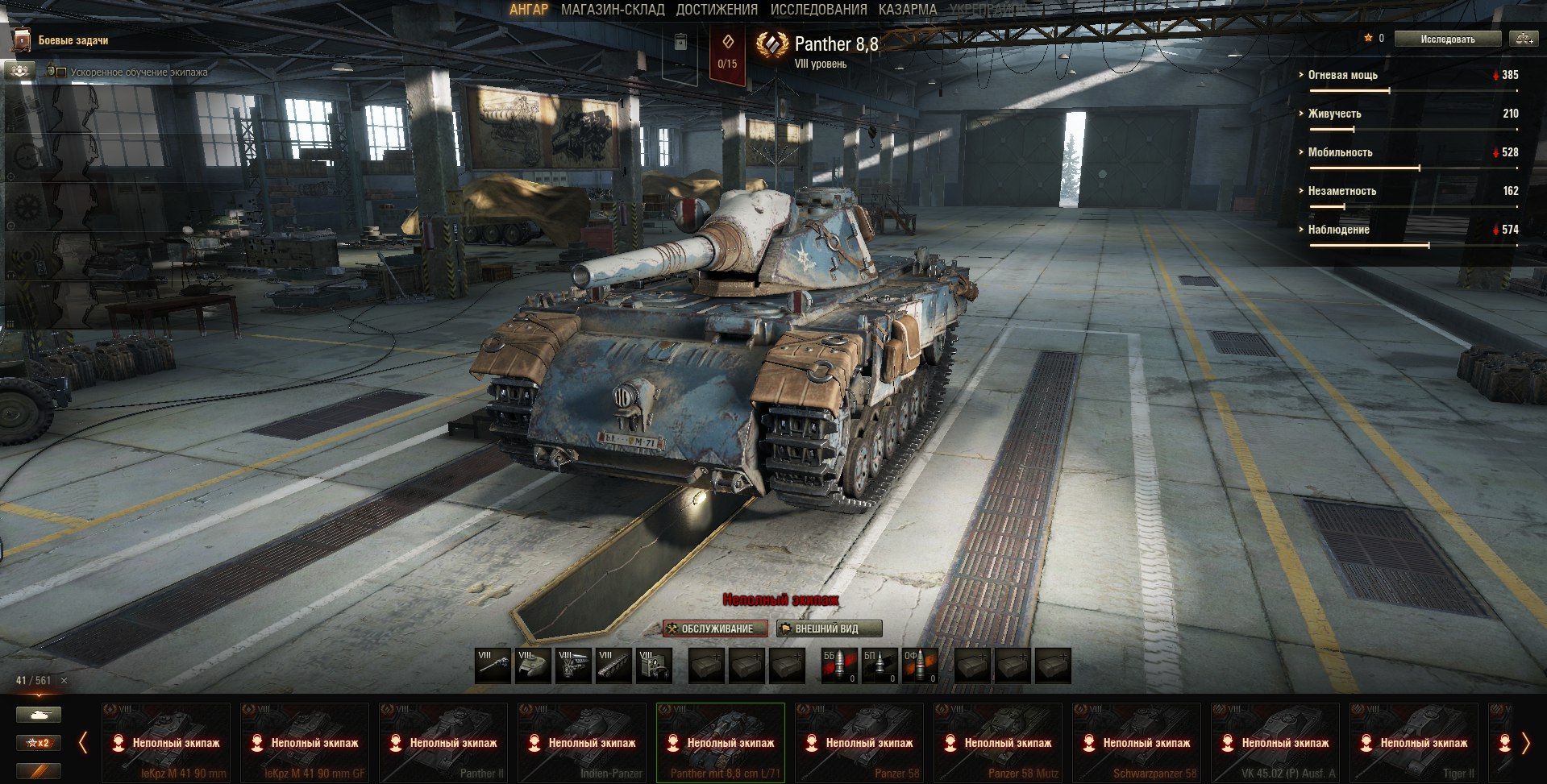Viewport: 1547px width, 784px height.
Task: Open the Боевые задачи panel
Action: point(73,40)
